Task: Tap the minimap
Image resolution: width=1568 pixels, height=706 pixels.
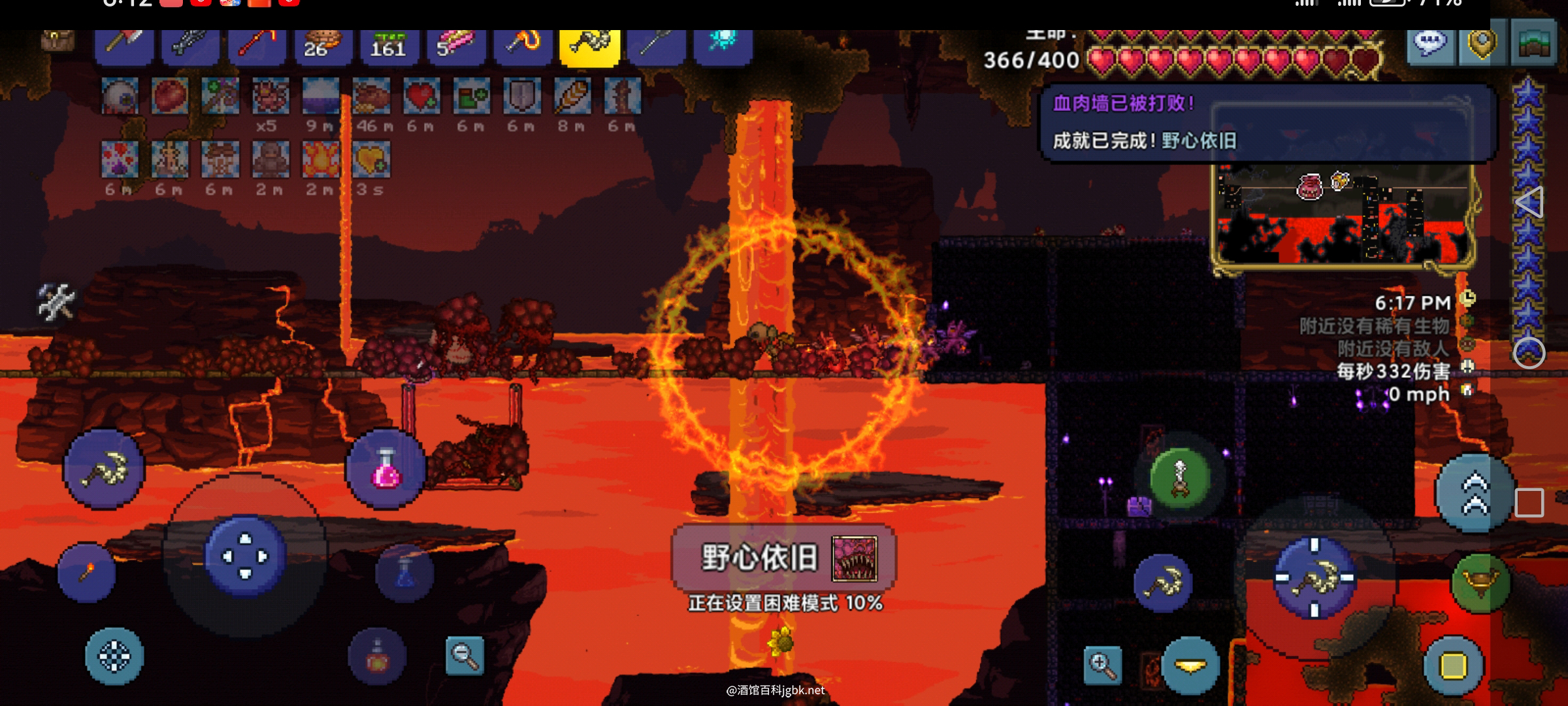Action: click(x=1343, y=216)
